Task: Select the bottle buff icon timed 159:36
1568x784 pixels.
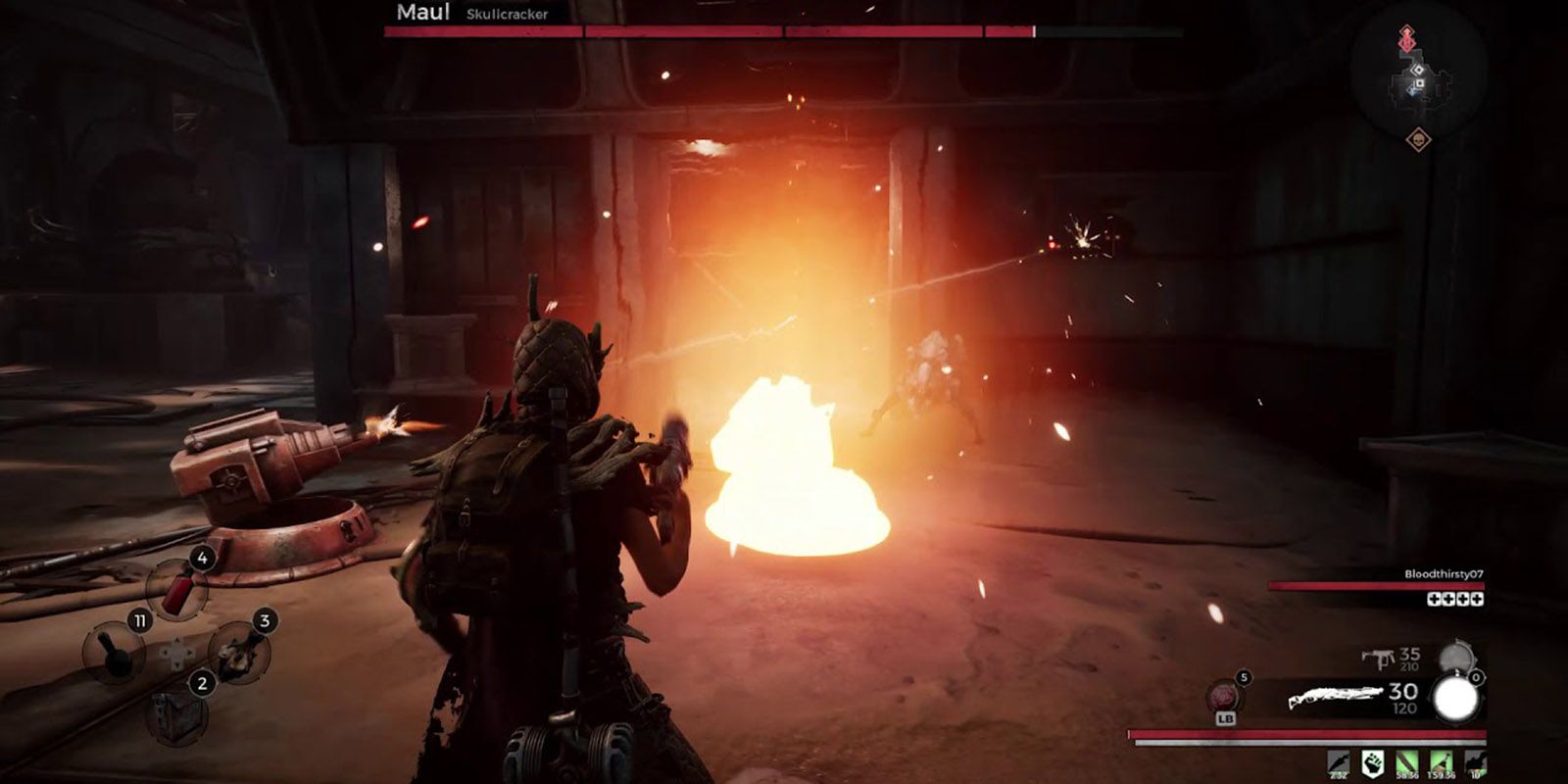Action: pyautogui.click(x=1441, y=763)
